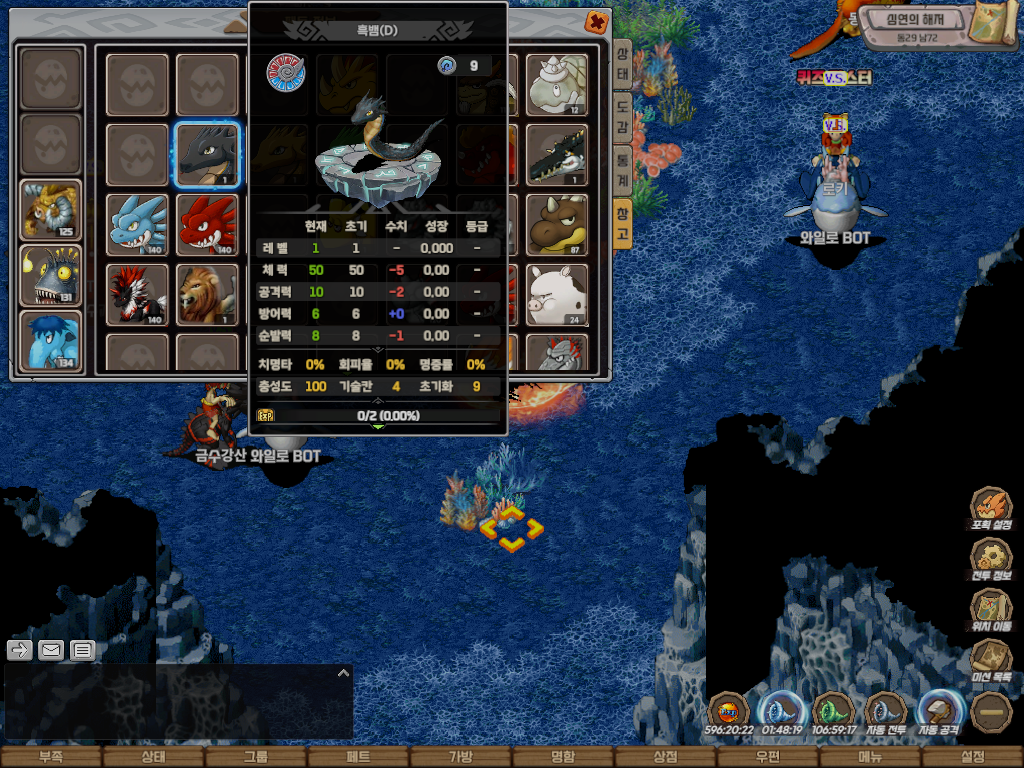
Task: Toggle 자동 전투 auto battle
Action: click(886, 713)
